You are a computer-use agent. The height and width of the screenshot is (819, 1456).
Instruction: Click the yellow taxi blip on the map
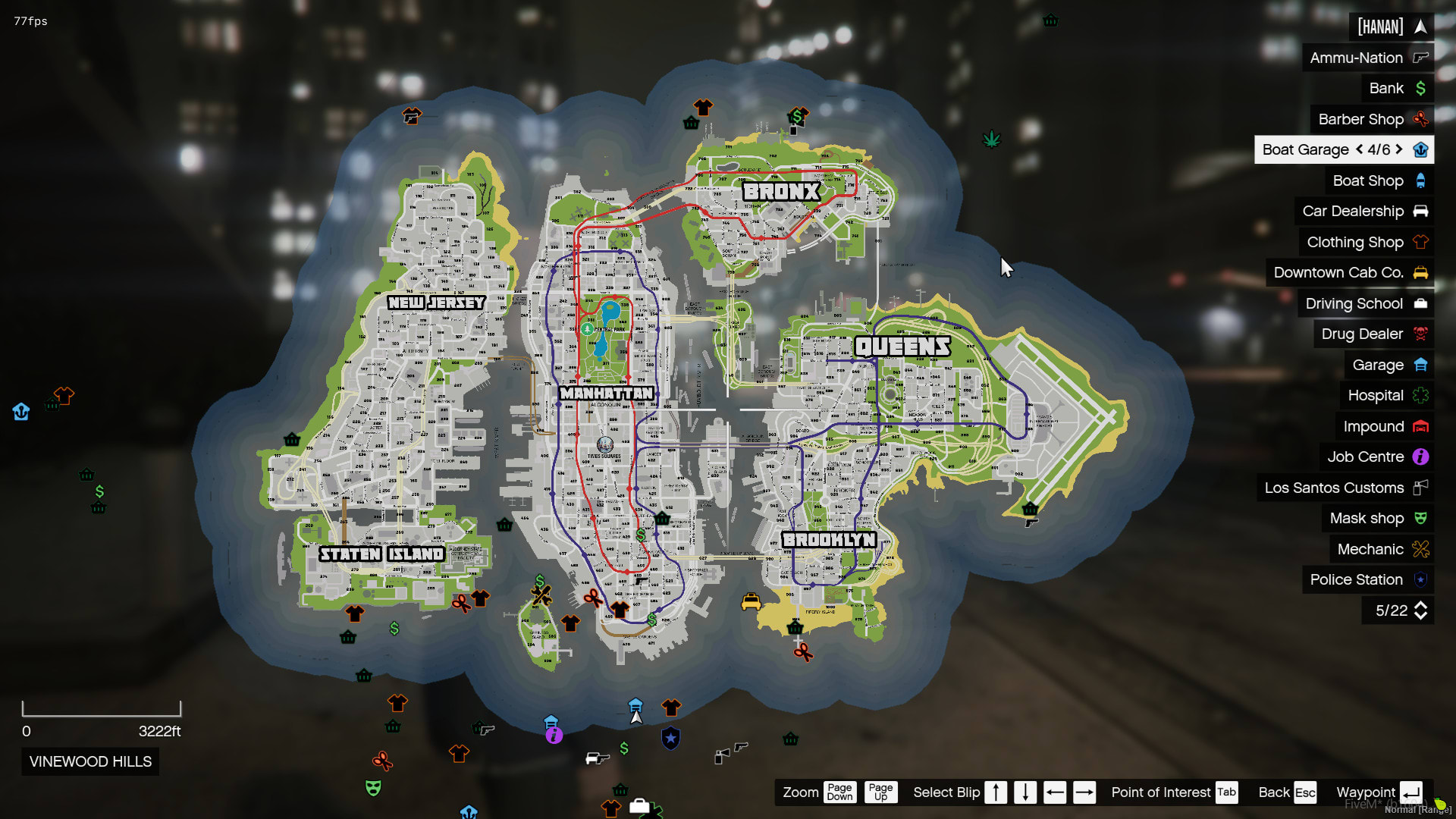[x=751, y=601]
